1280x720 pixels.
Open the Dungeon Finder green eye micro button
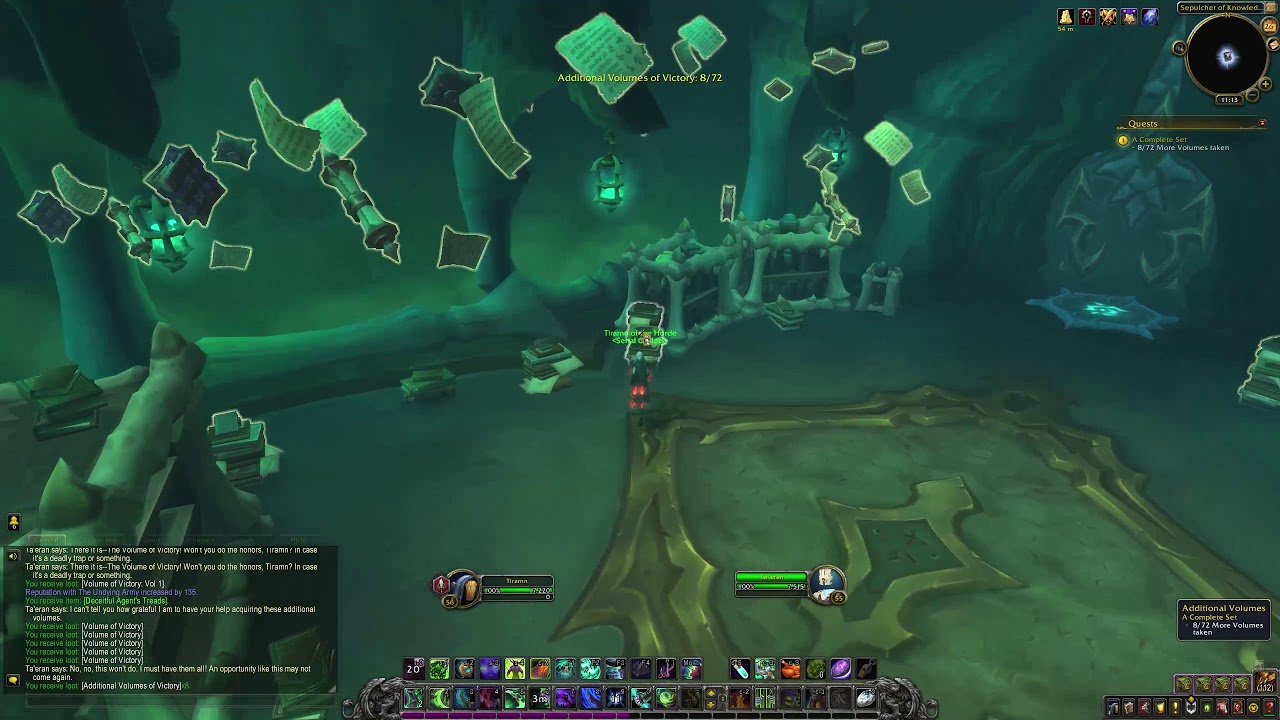click(1207, 706)
